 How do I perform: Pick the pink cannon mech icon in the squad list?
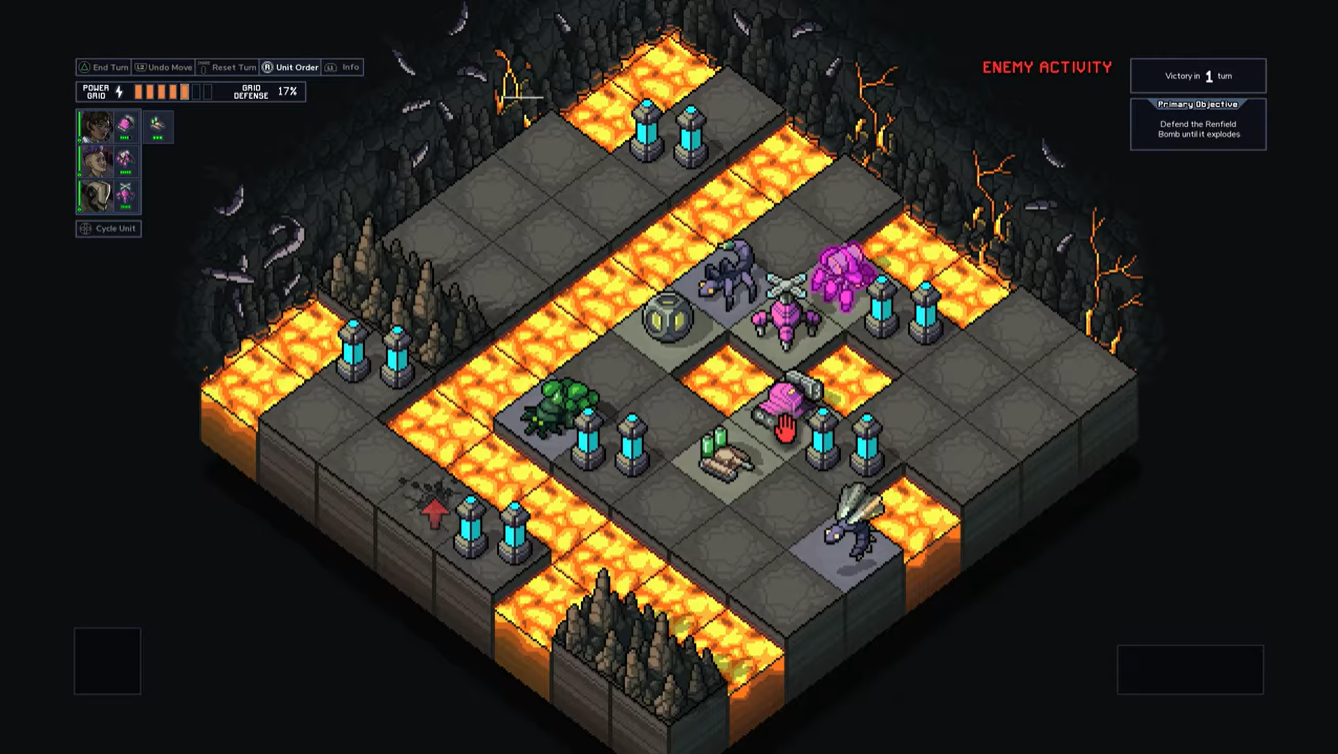pyautogui.click(x=126, y=126)
